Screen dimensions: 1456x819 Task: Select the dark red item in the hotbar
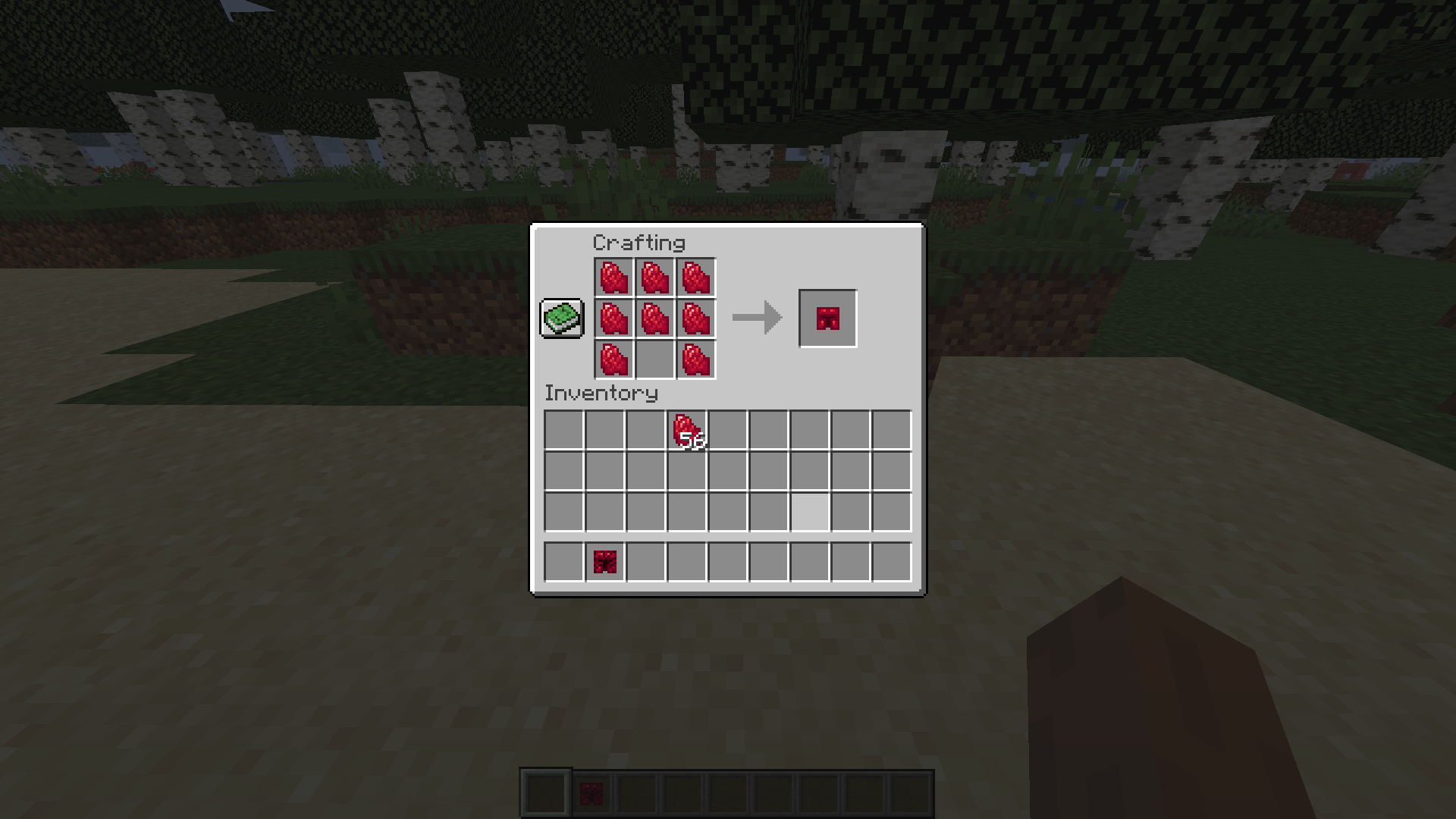click(605, 561)
